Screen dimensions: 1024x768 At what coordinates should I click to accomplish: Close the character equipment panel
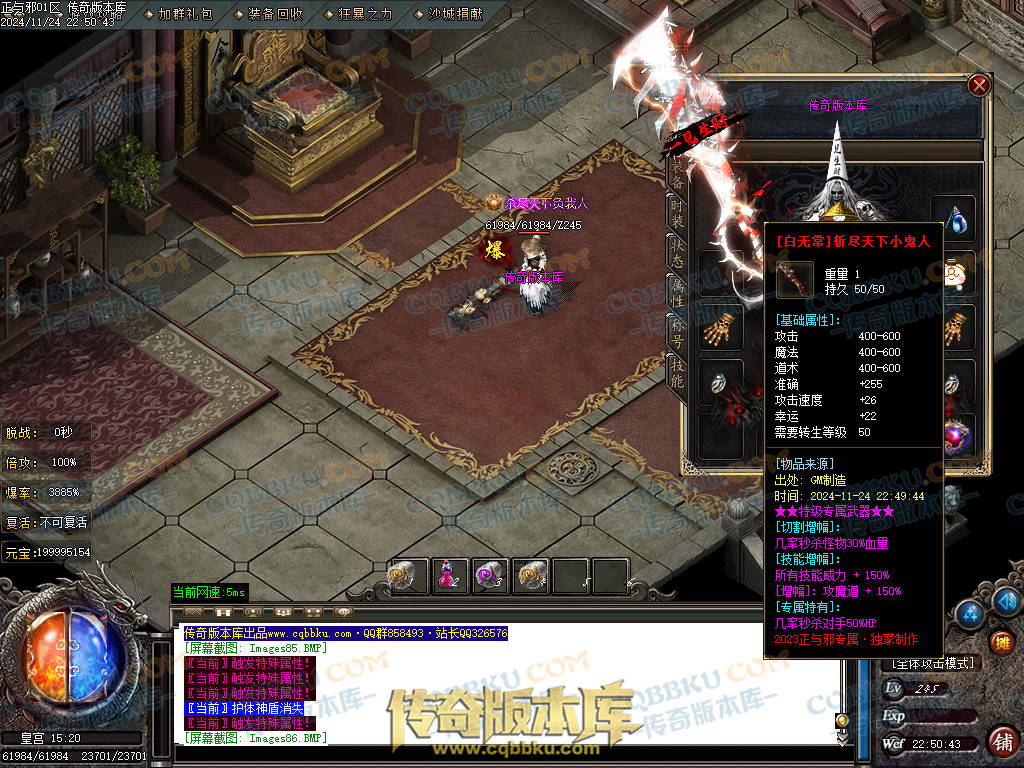click(x=979, y=86)
